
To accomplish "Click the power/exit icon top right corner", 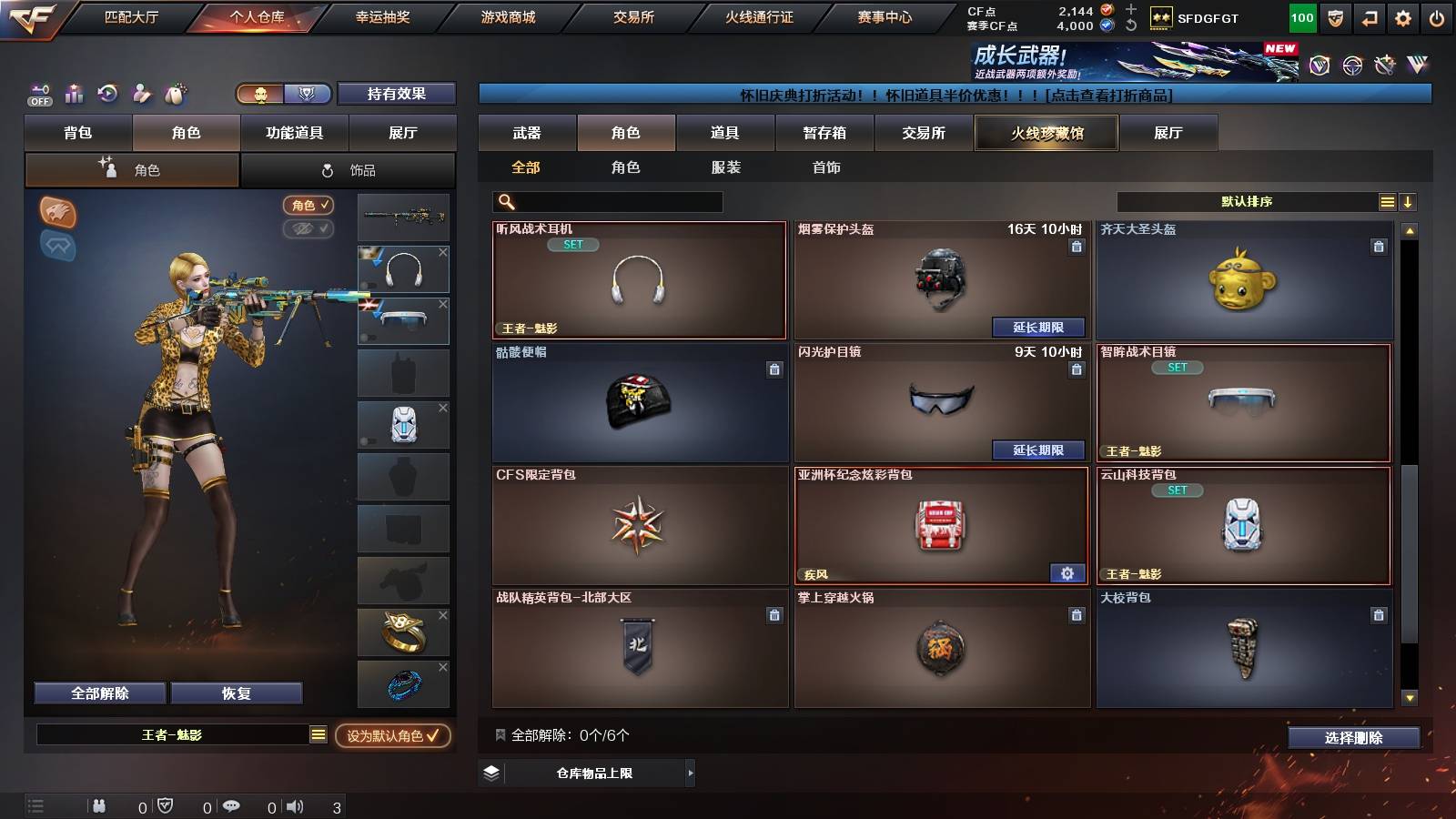I will [1438, 16].
